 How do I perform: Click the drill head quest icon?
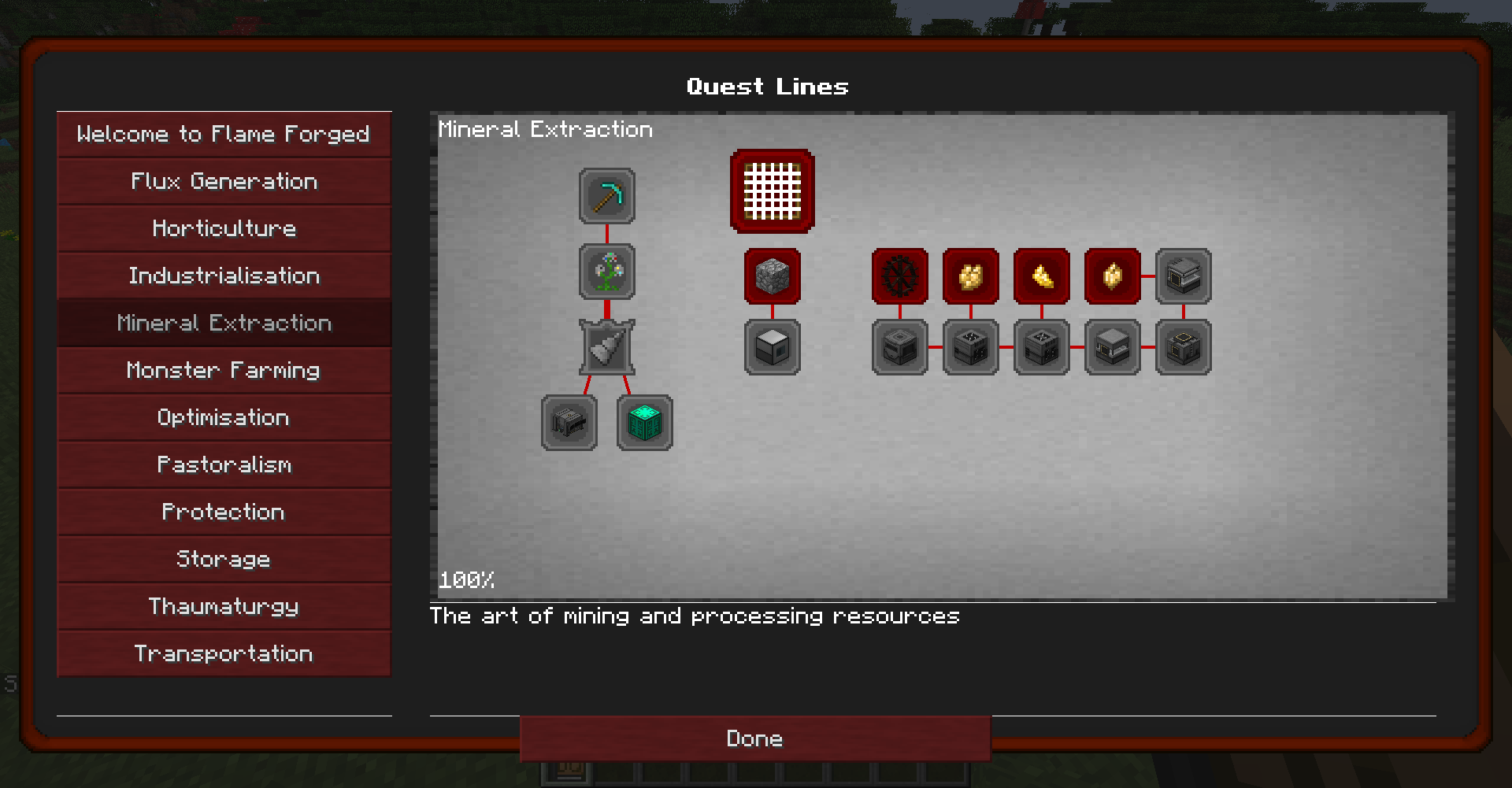click(606, 348)
